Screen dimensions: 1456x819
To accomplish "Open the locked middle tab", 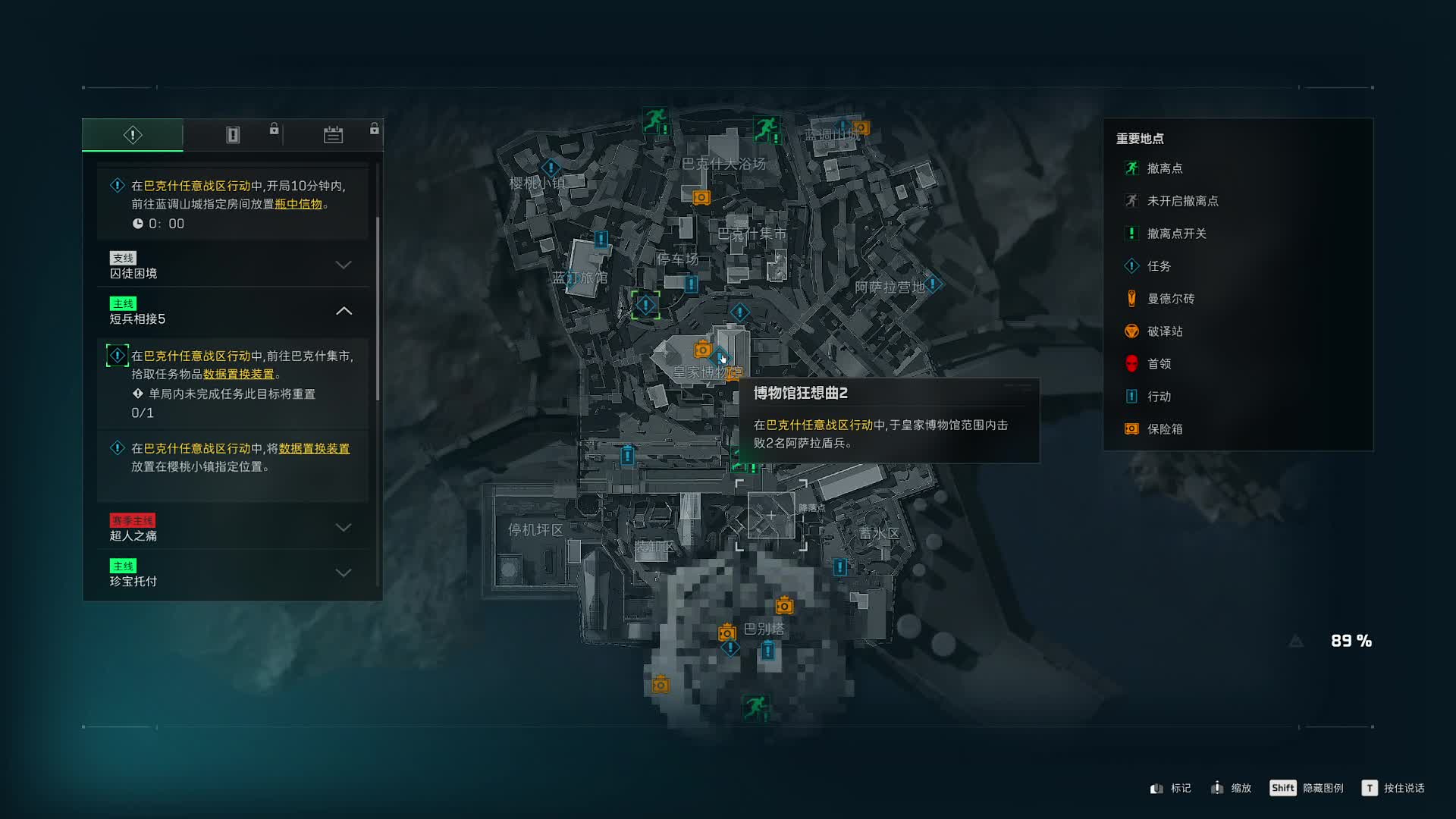I will [233, 135].
